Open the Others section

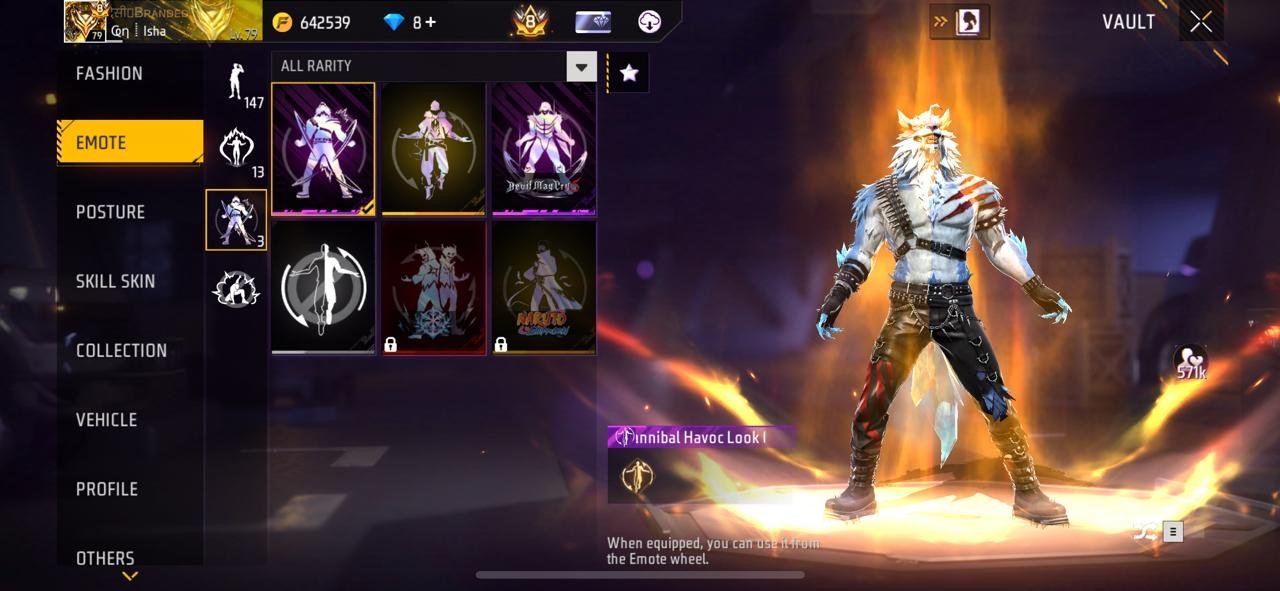pos(105,557)
